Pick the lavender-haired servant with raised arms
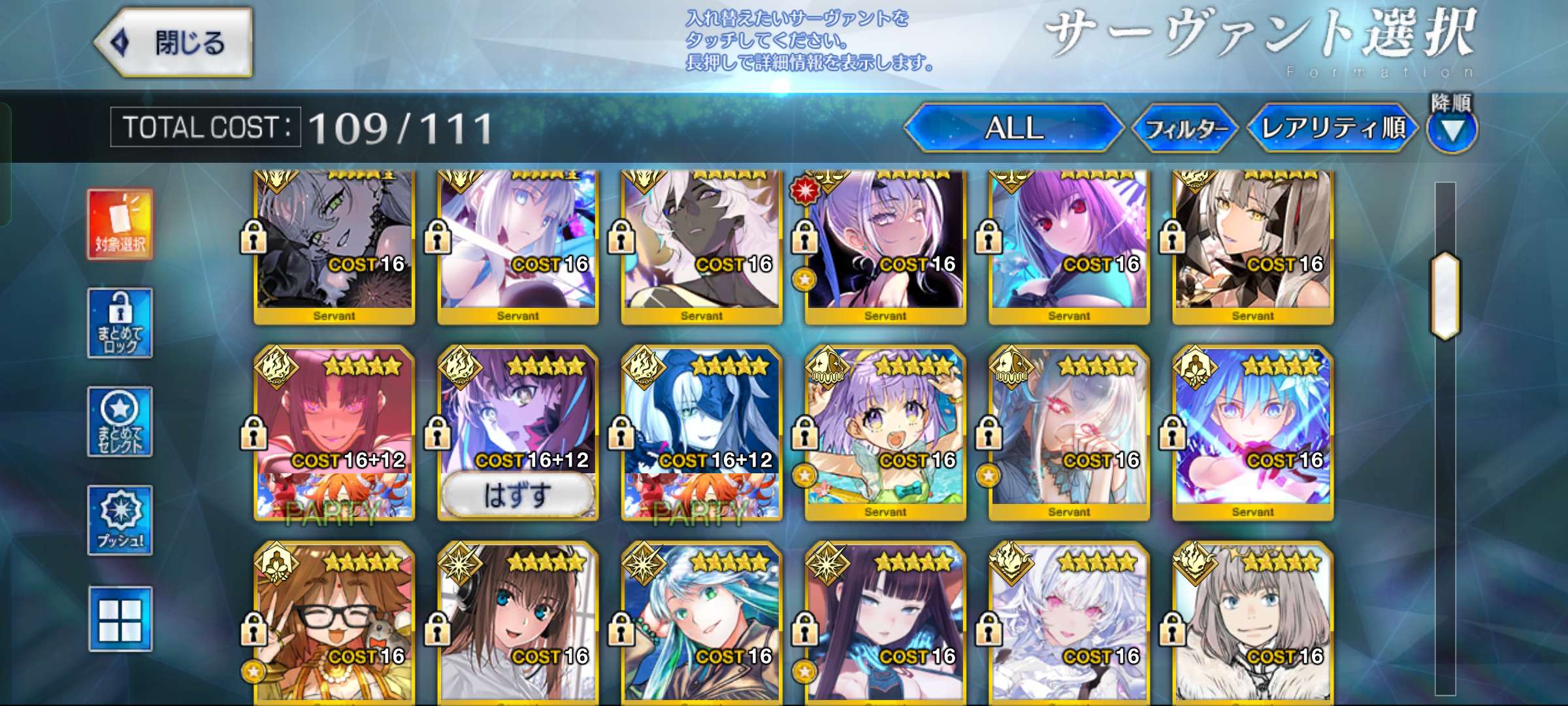Viewport: 1568px width, 706px height. (x=885, y=431)
